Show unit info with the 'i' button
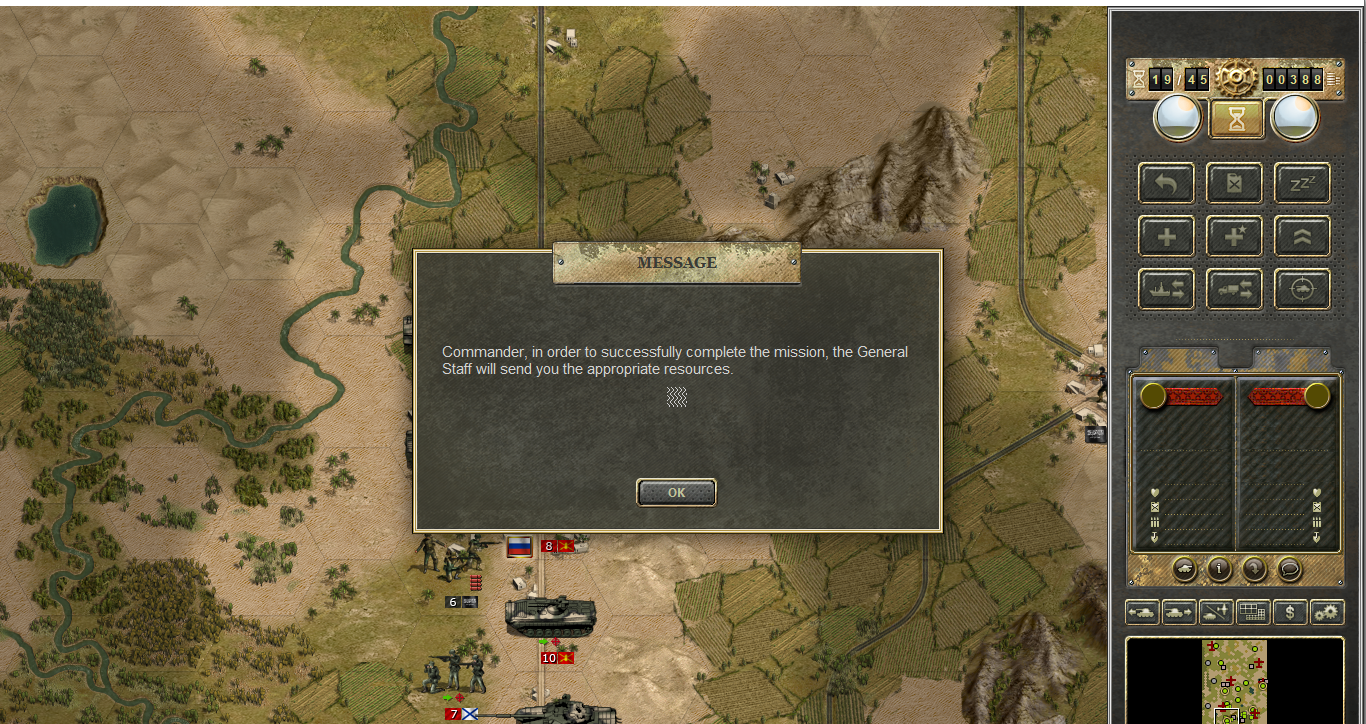Screen dimensions: 1366x724 pos(1219,569)
